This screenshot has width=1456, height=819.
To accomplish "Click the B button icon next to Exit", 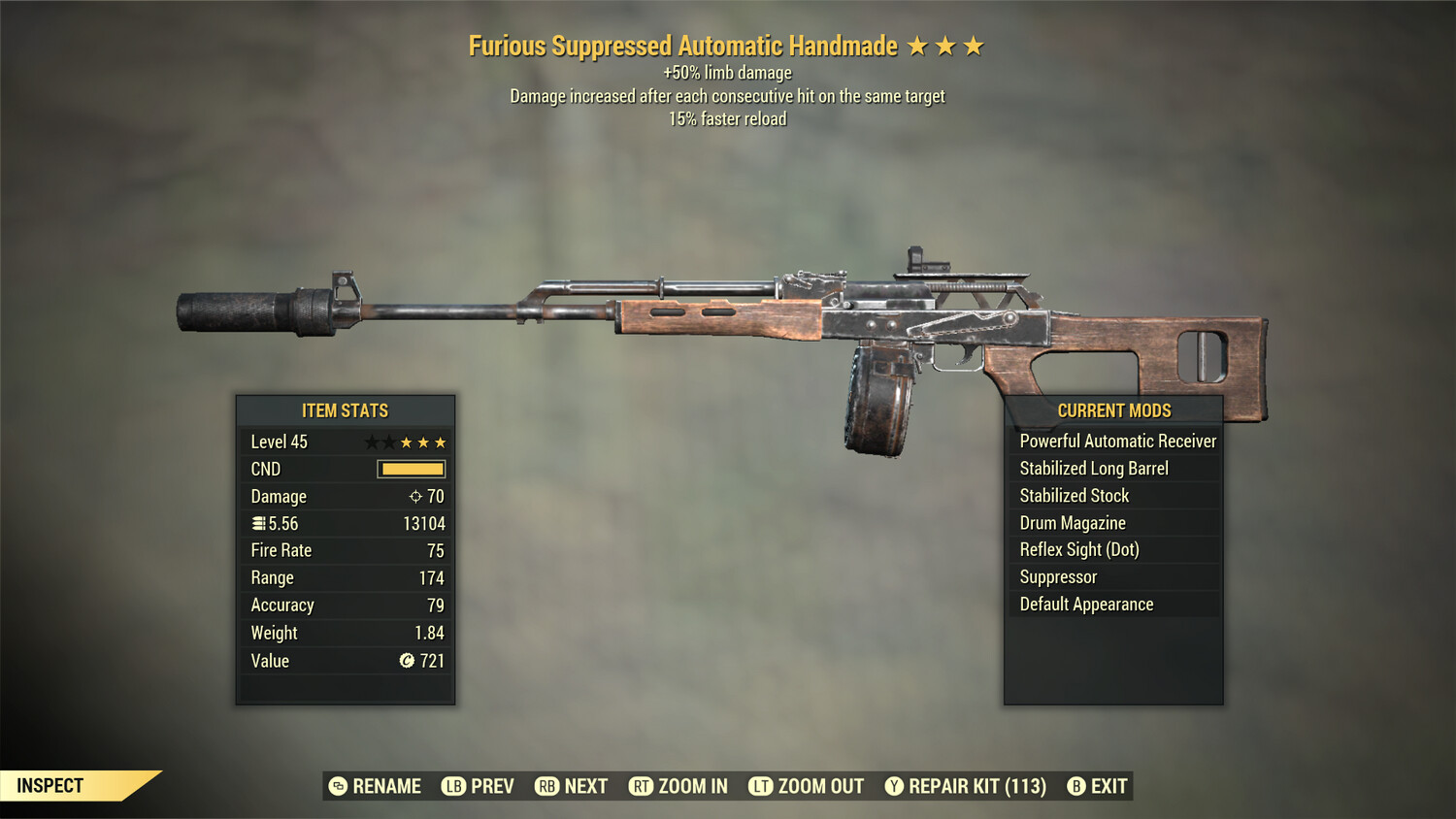I will [1076, 786].
